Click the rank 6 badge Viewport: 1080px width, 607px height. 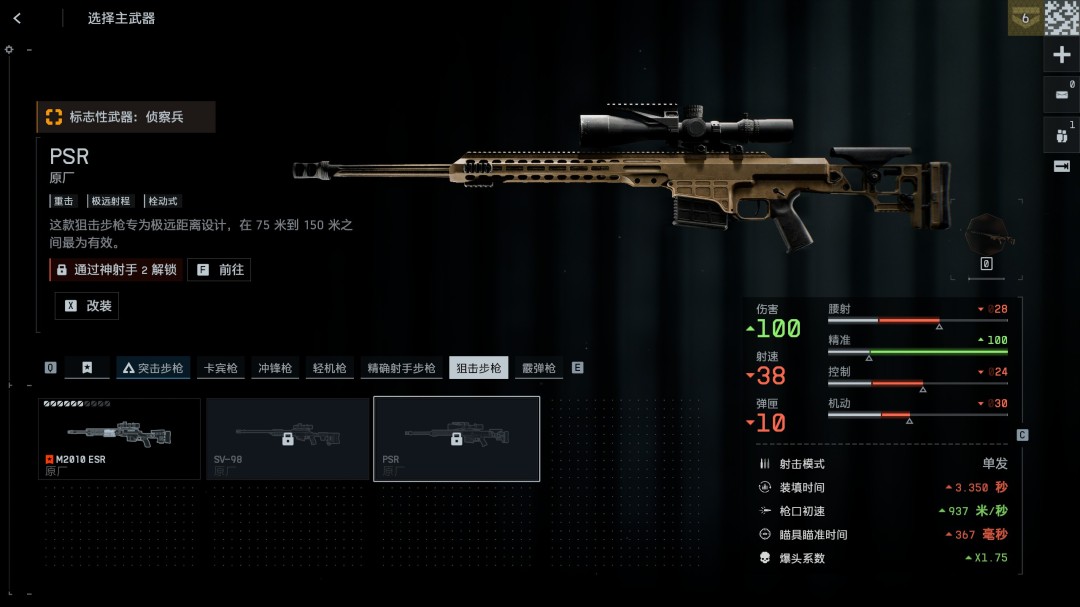[1024, 19]
